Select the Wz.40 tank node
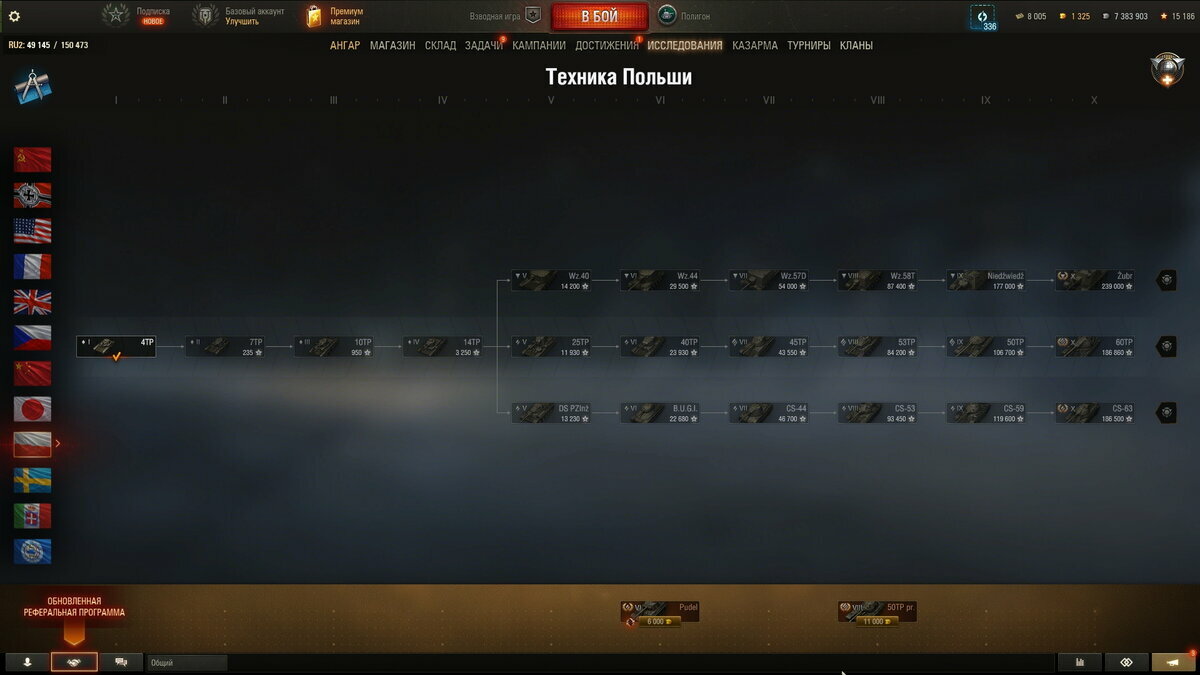The height and width of the screenshot is (675, 1200). [x=551, y=280]
